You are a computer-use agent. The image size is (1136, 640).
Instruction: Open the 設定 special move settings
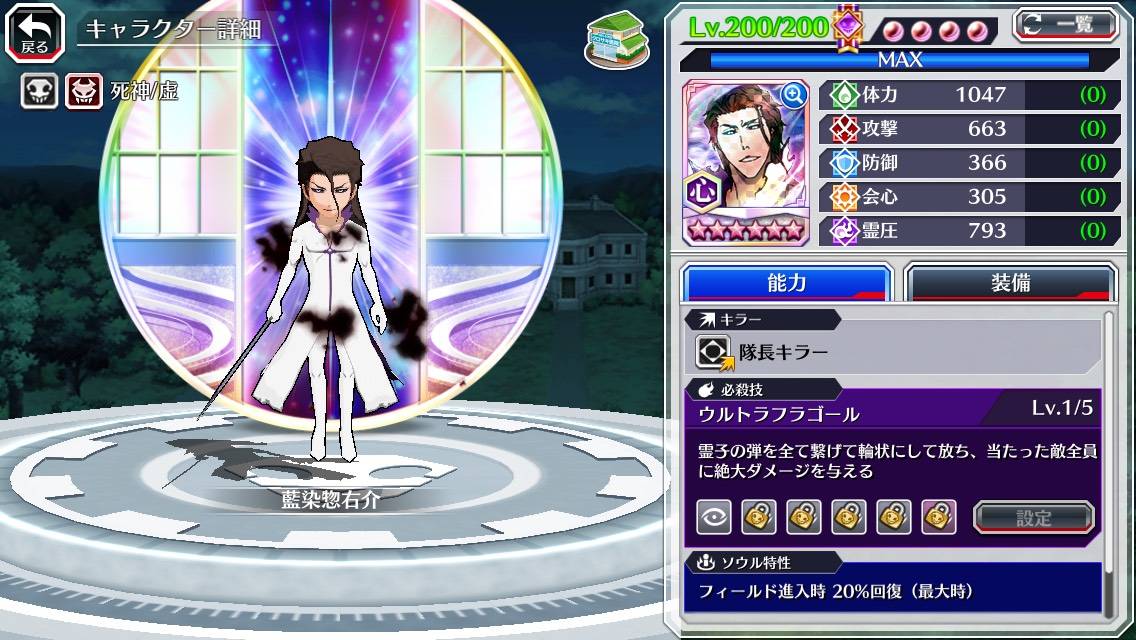pyautogui.click(x=1034, y=517)
